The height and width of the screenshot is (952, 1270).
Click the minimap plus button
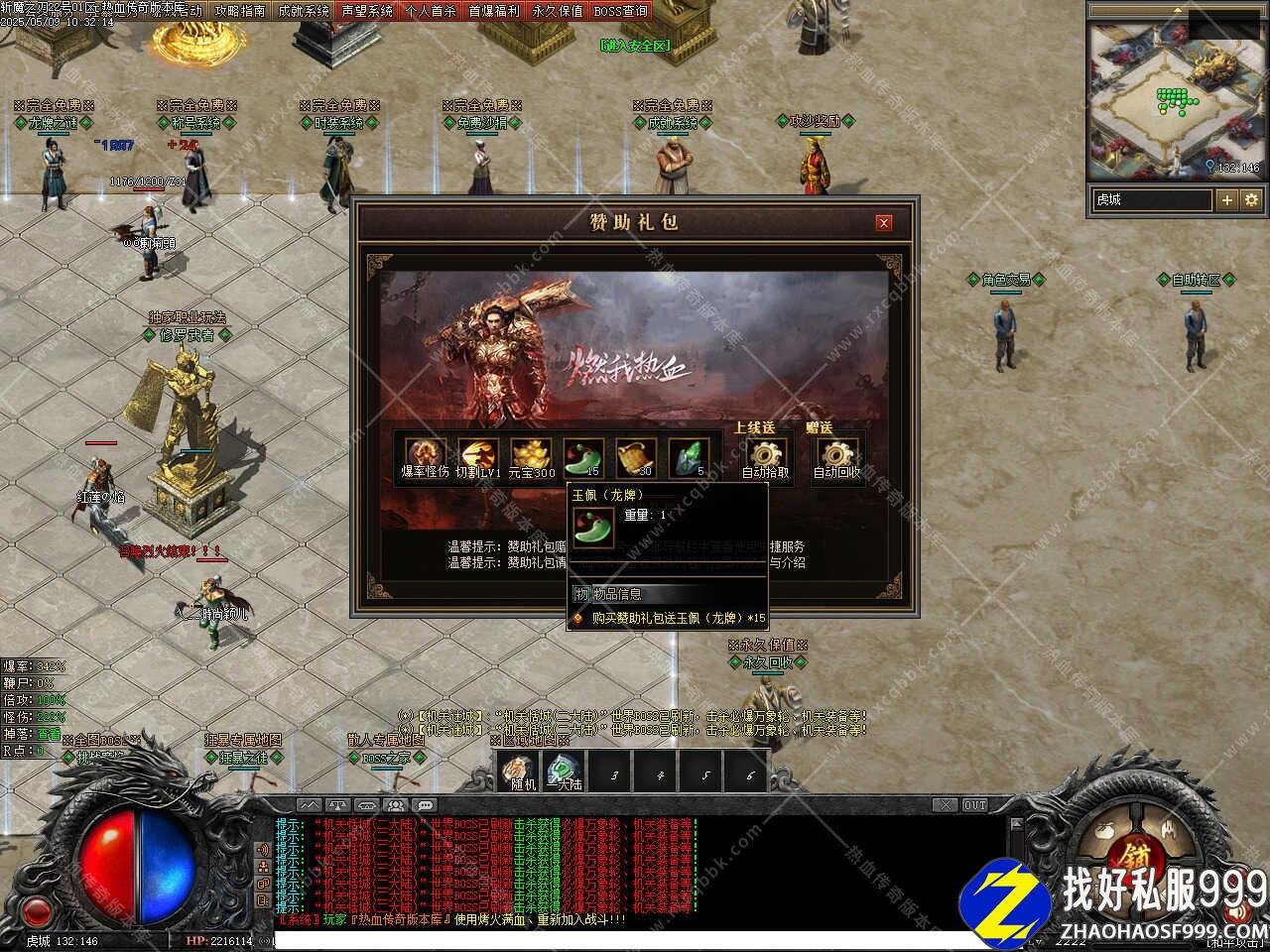point(1227,200)
